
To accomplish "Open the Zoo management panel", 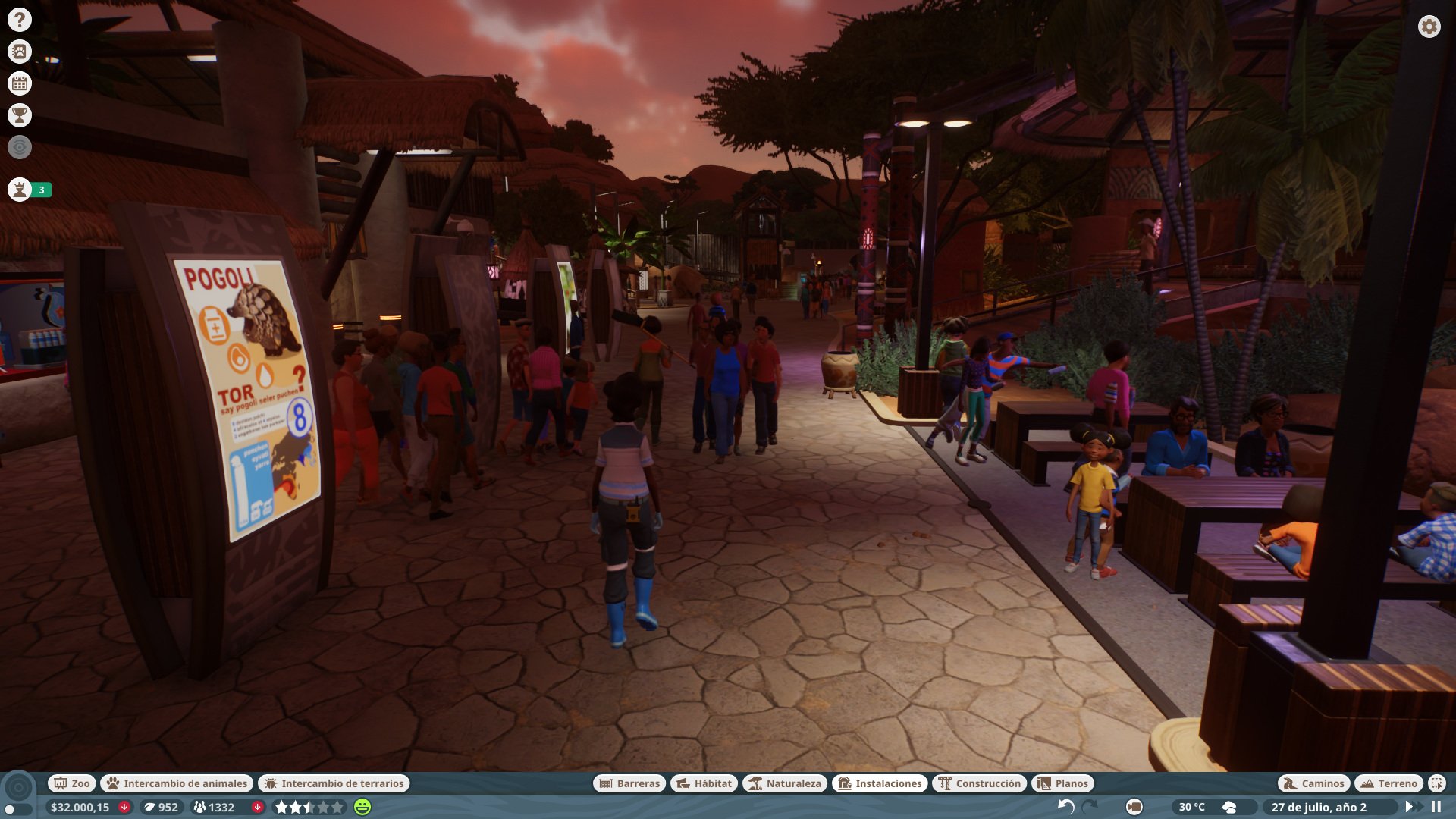I will (x=72, y=783).
